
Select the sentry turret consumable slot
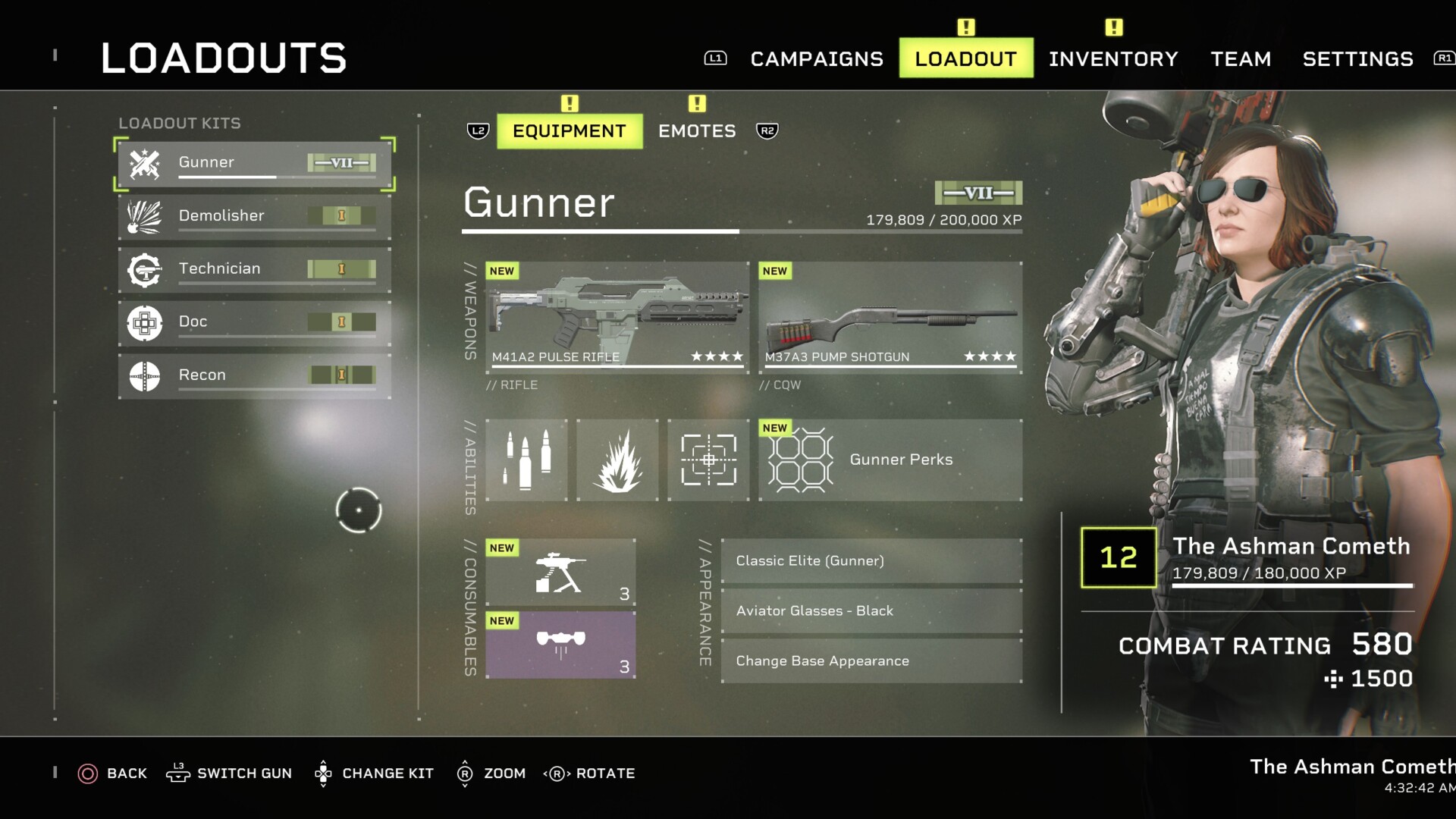coord(560,572)
